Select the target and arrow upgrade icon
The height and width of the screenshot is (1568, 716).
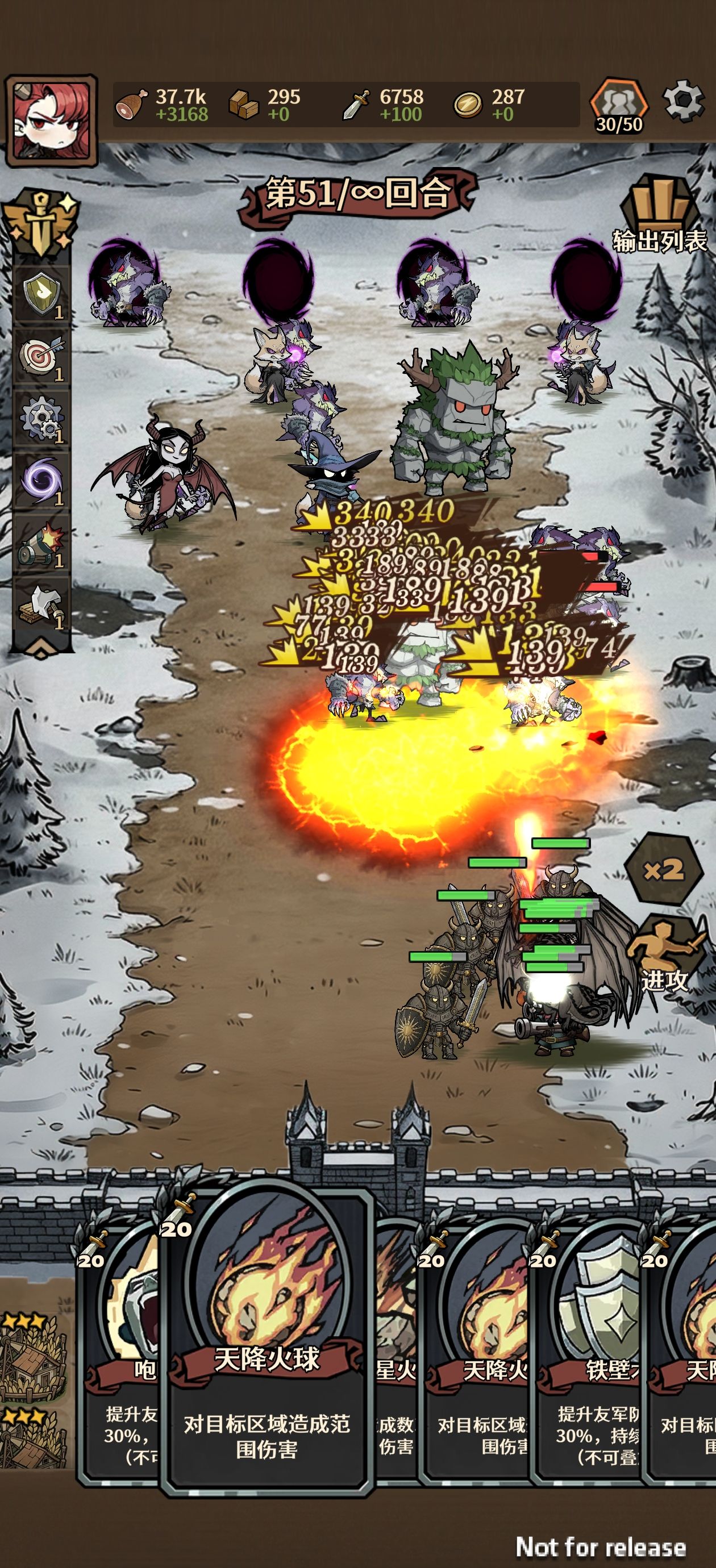click(41, 357)
